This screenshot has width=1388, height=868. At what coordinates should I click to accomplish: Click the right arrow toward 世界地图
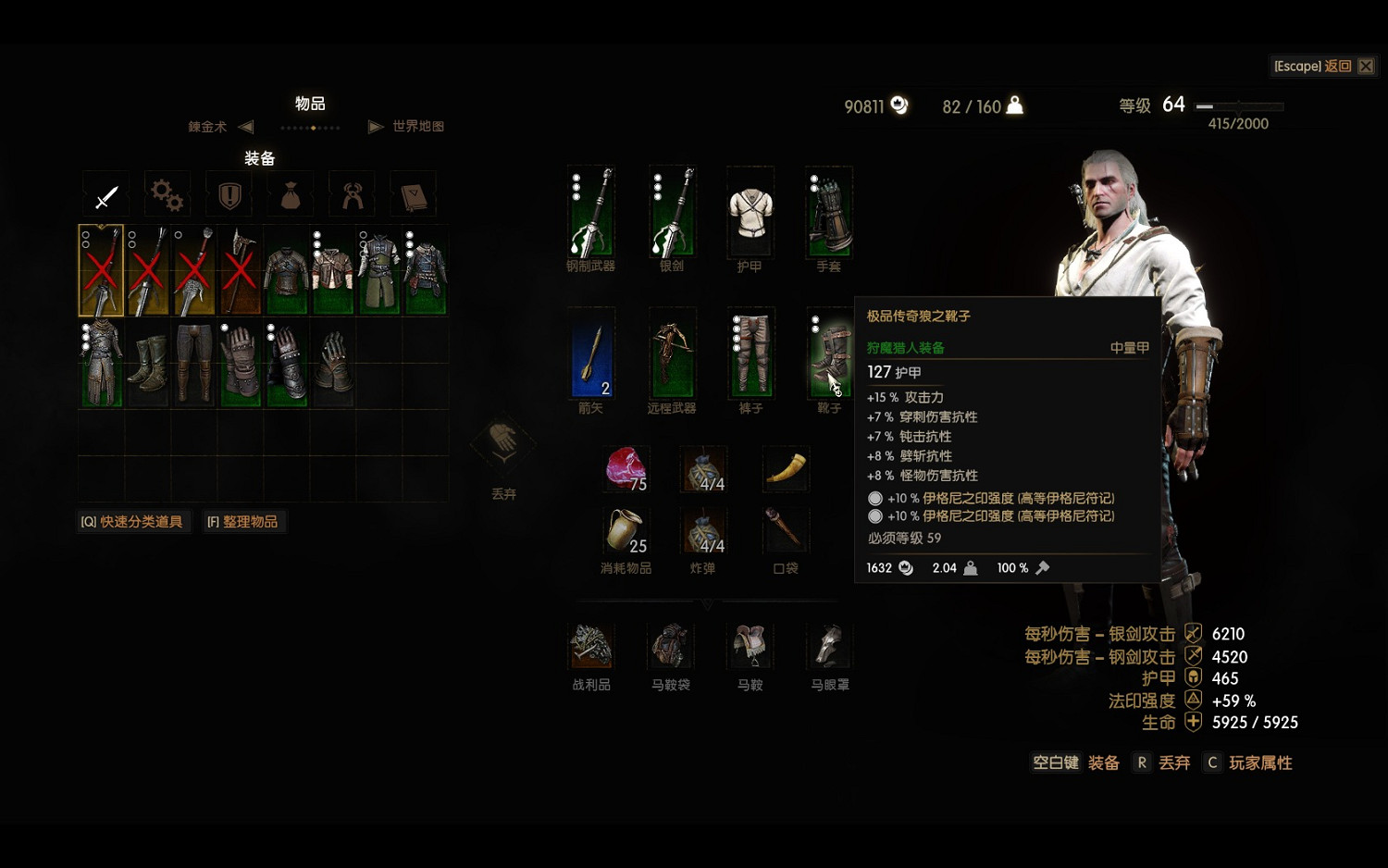(376, 127)
